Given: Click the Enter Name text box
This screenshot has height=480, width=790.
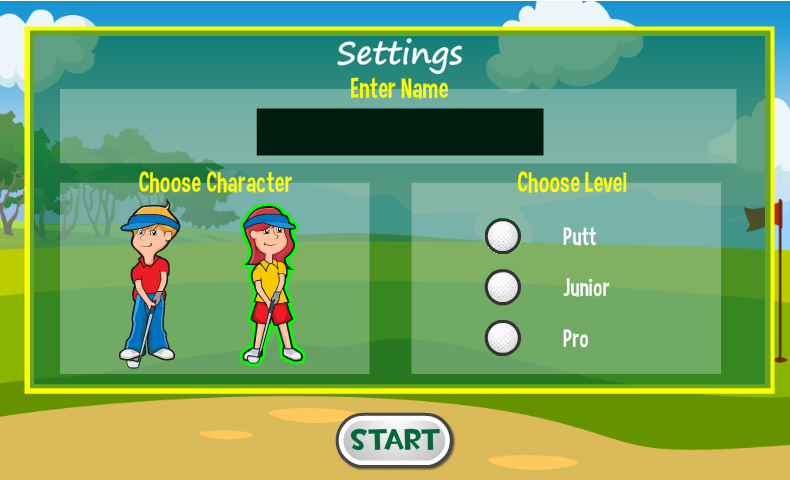Looking at the screenshot, I should click(400, 132).
